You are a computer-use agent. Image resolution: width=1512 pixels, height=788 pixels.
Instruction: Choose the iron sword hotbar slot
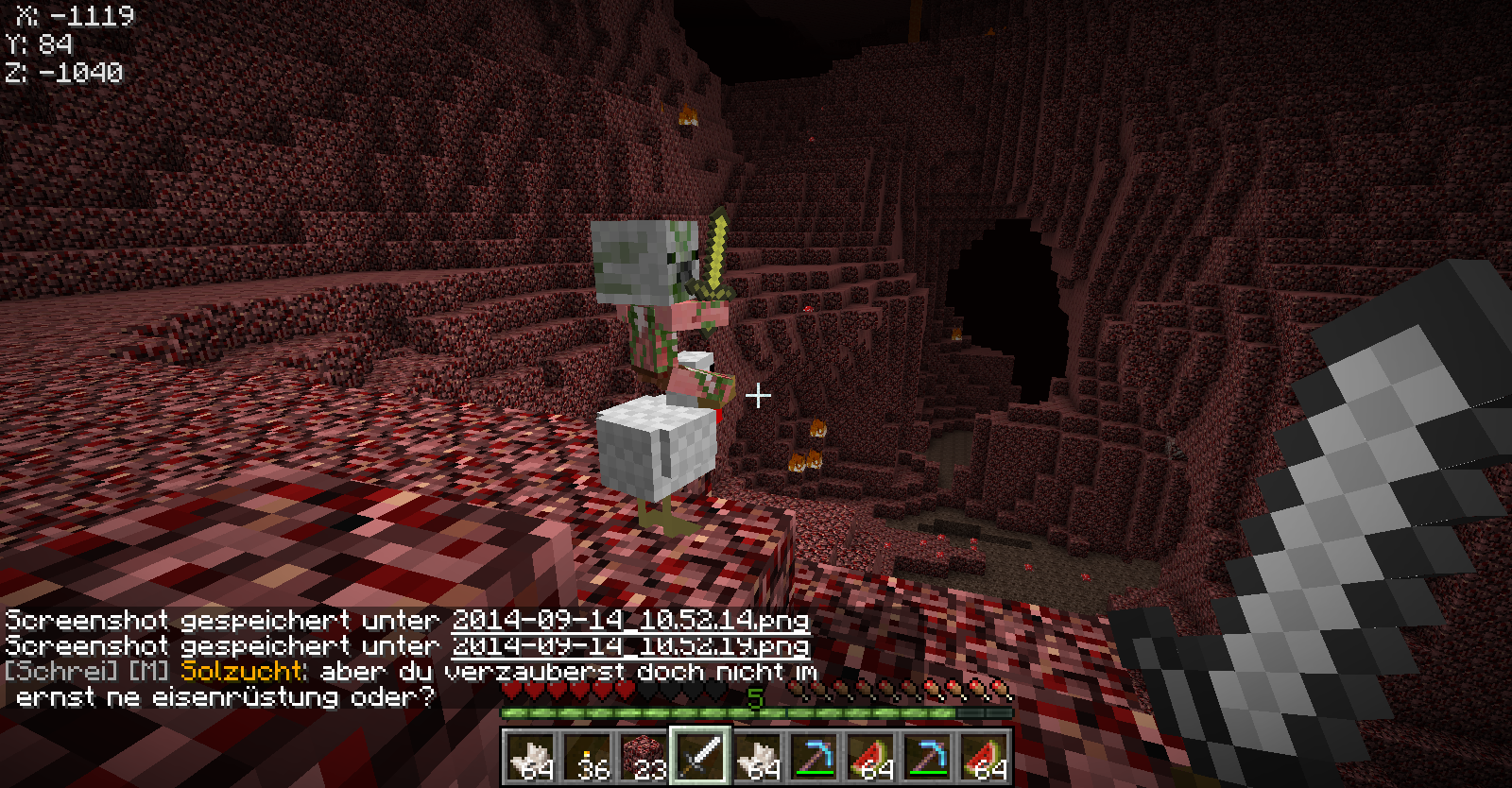point(700,757)
